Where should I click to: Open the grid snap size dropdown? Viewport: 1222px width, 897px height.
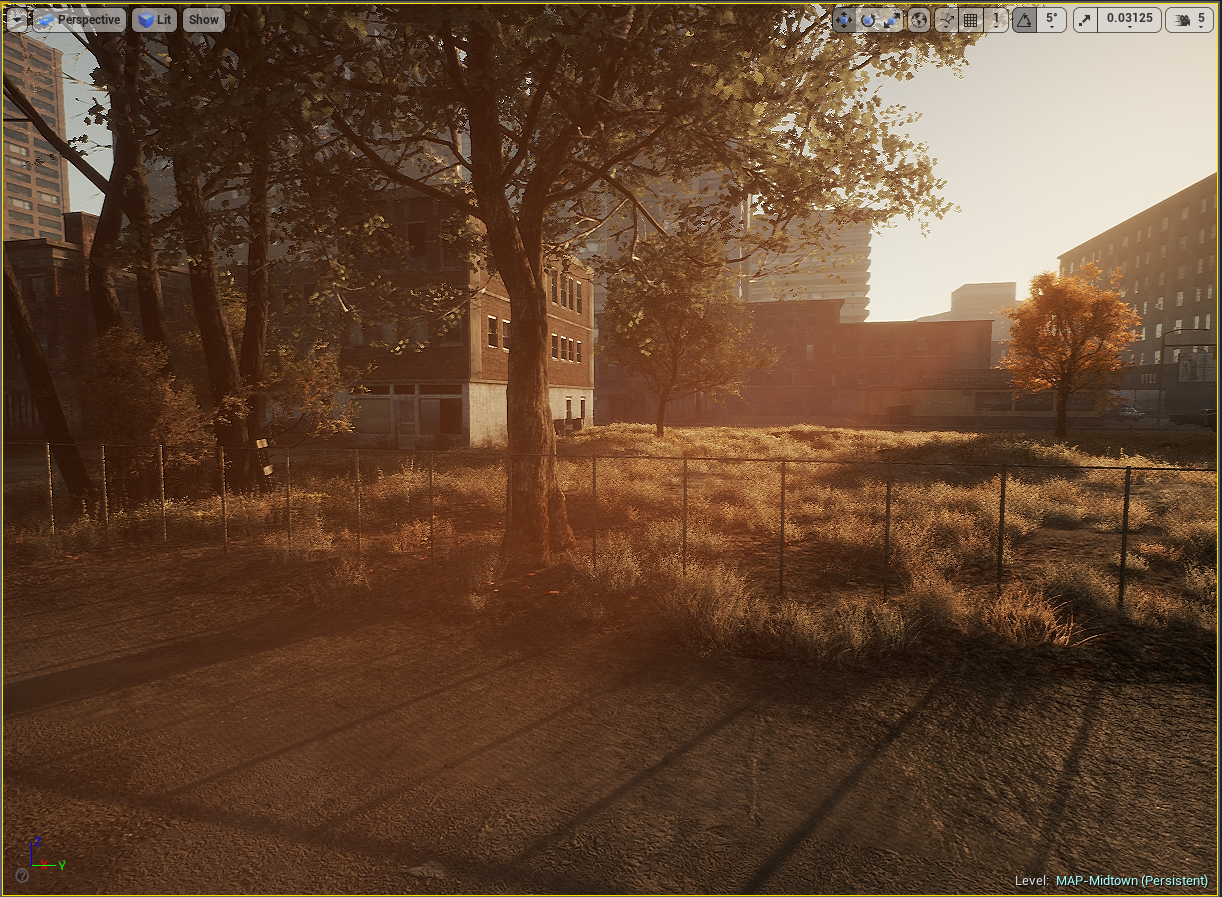click(x=995, y=19)
